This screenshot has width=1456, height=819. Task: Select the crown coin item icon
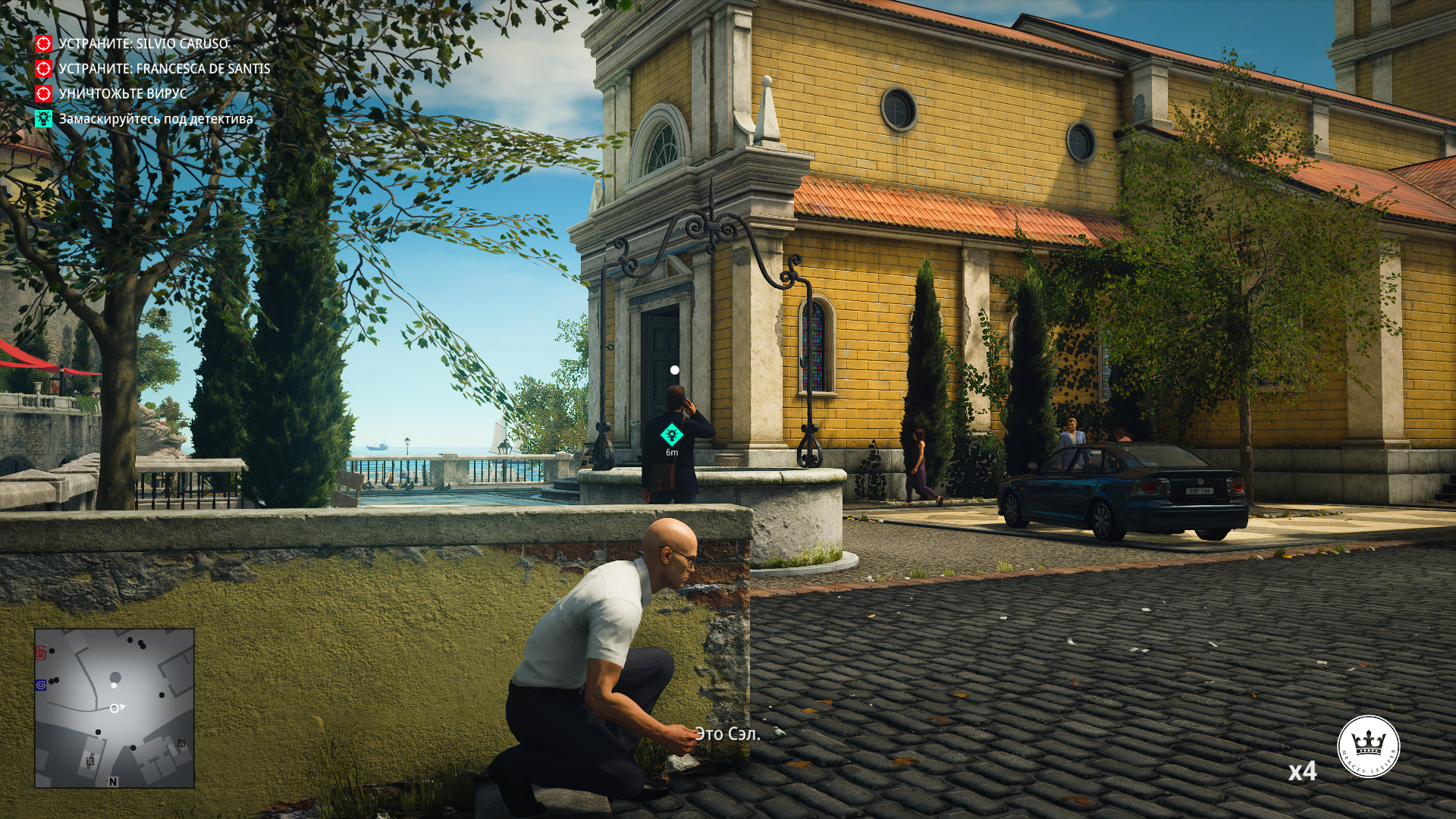(x=1367, y=746)
